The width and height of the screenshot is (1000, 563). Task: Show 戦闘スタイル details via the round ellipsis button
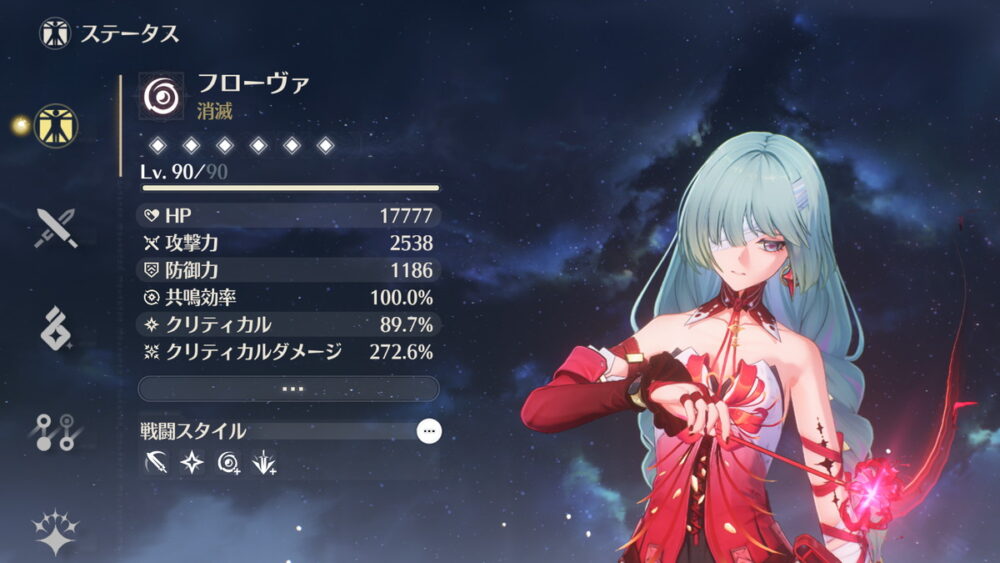(429, 431)
